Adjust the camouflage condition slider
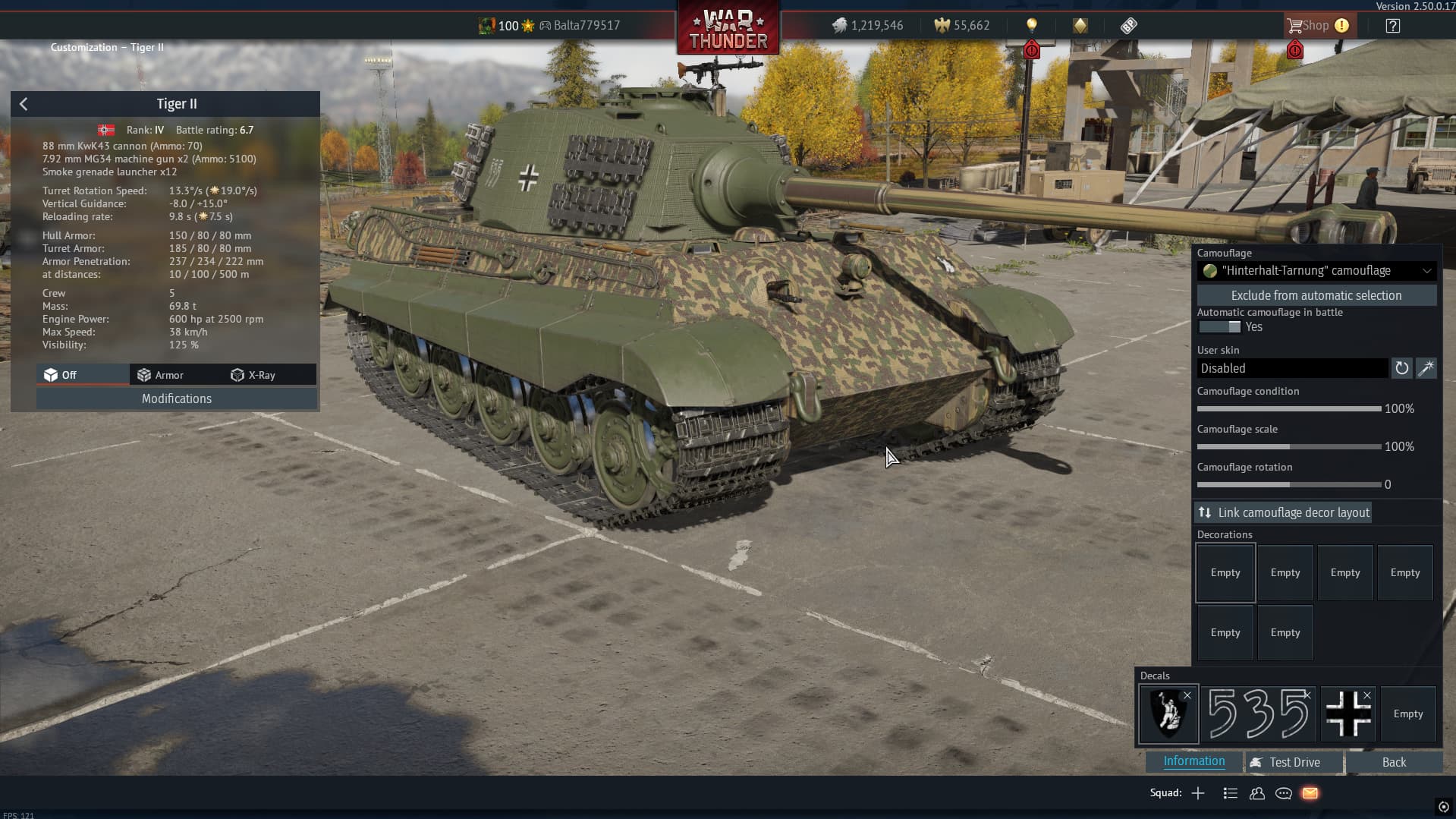Viewport: 1456px width, 819px height. click(1288, 409)
